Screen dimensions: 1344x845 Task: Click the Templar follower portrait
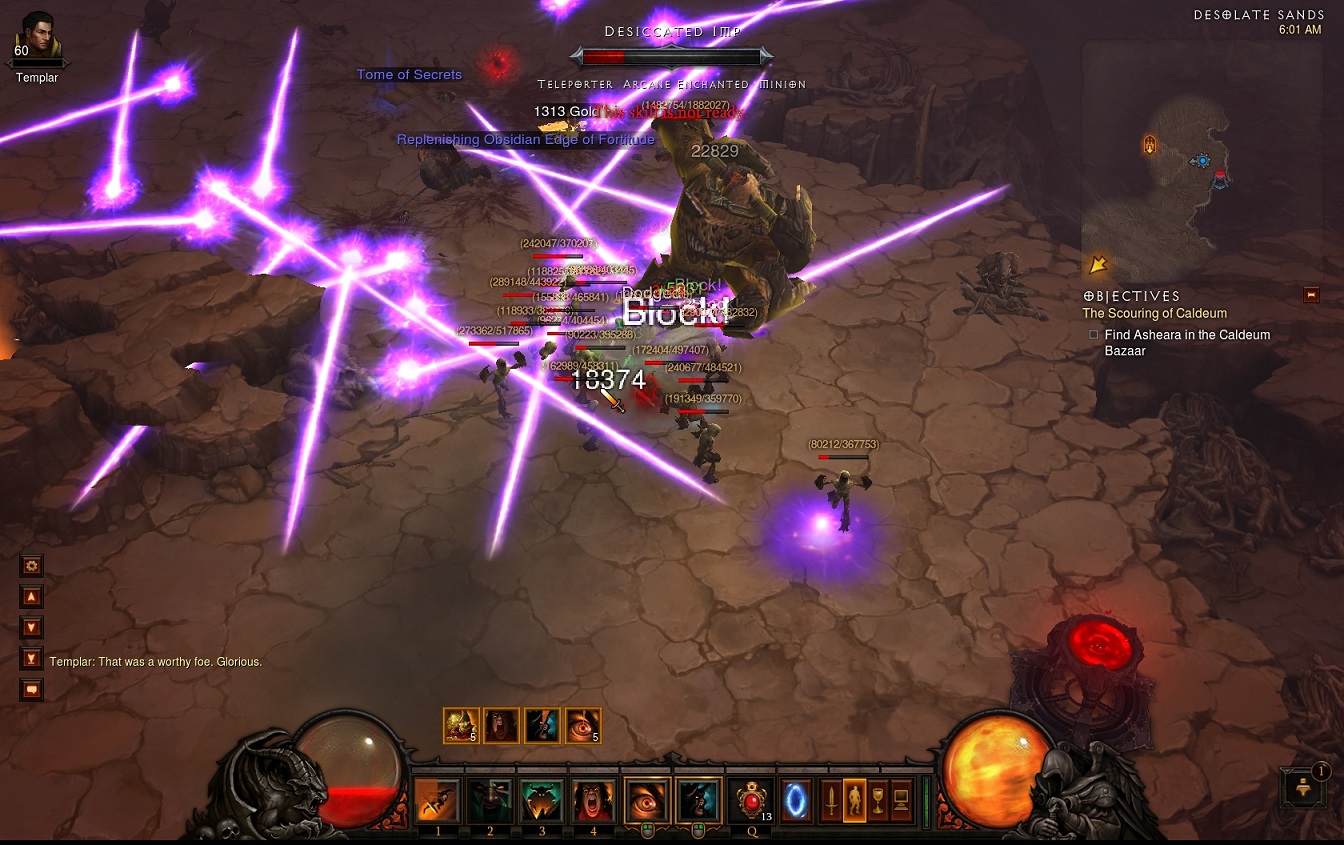pyautogui.click(x=38, y=38)
